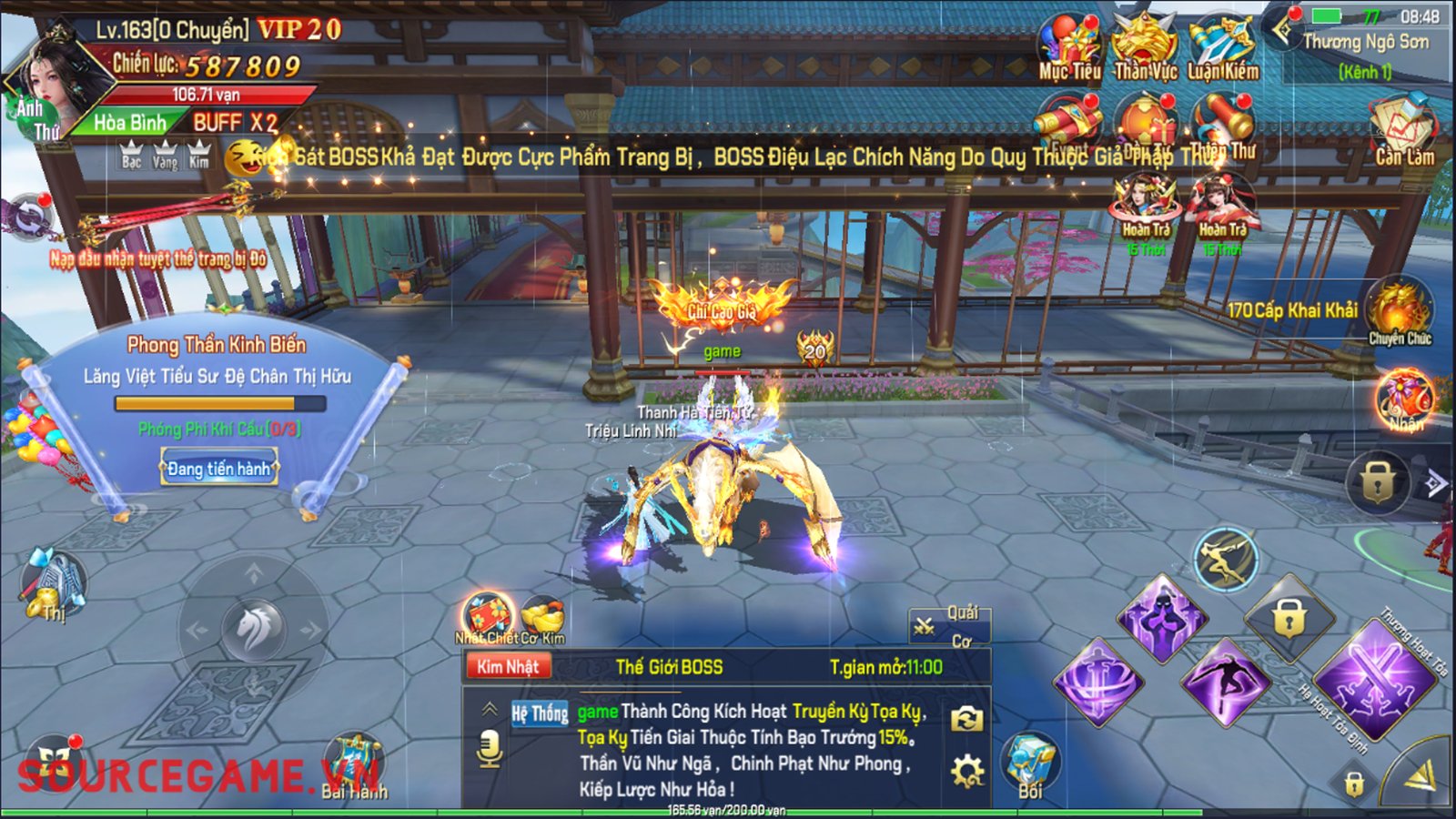1456x819 pixels.
Task: Open the Mục Tiêu icon
Action: pos(1070,47)
